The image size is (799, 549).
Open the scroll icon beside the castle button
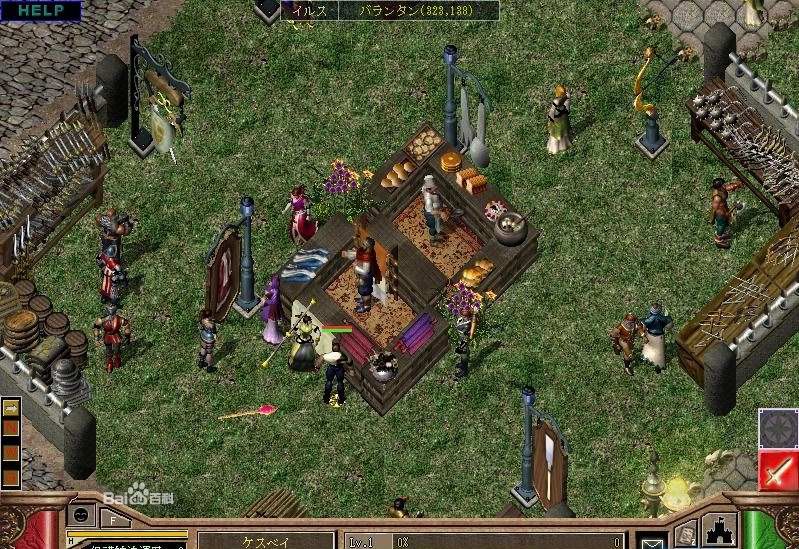686,533
